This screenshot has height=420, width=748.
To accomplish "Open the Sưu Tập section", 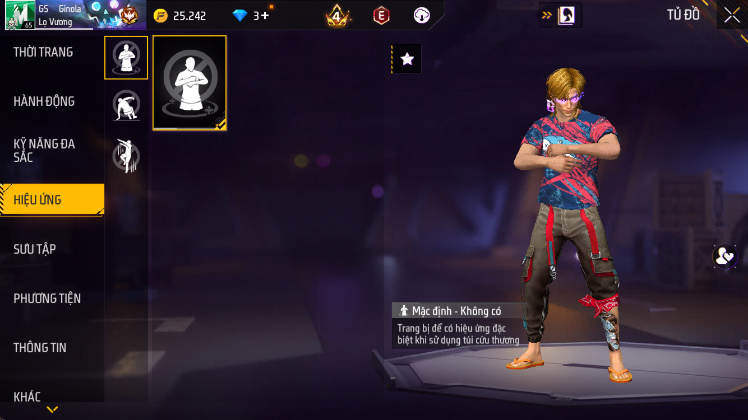I will (34, 249).
